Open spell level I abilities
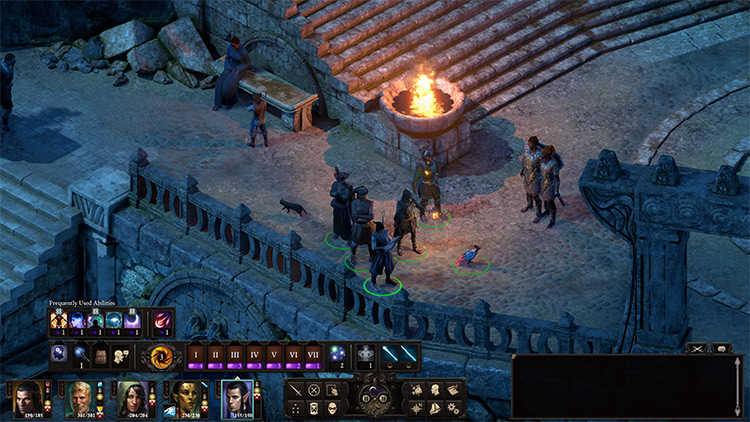750x422 pixels. coord(196,353)
